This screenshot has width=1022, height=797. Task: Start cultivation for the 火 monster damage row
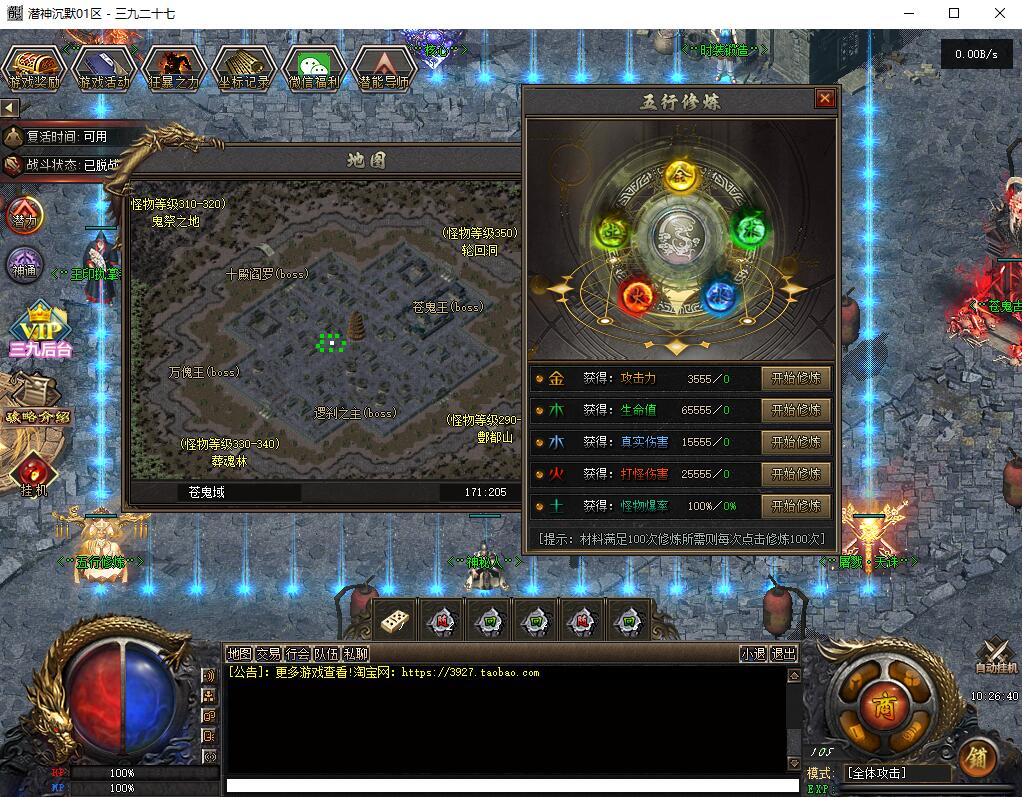pos(795,474)
